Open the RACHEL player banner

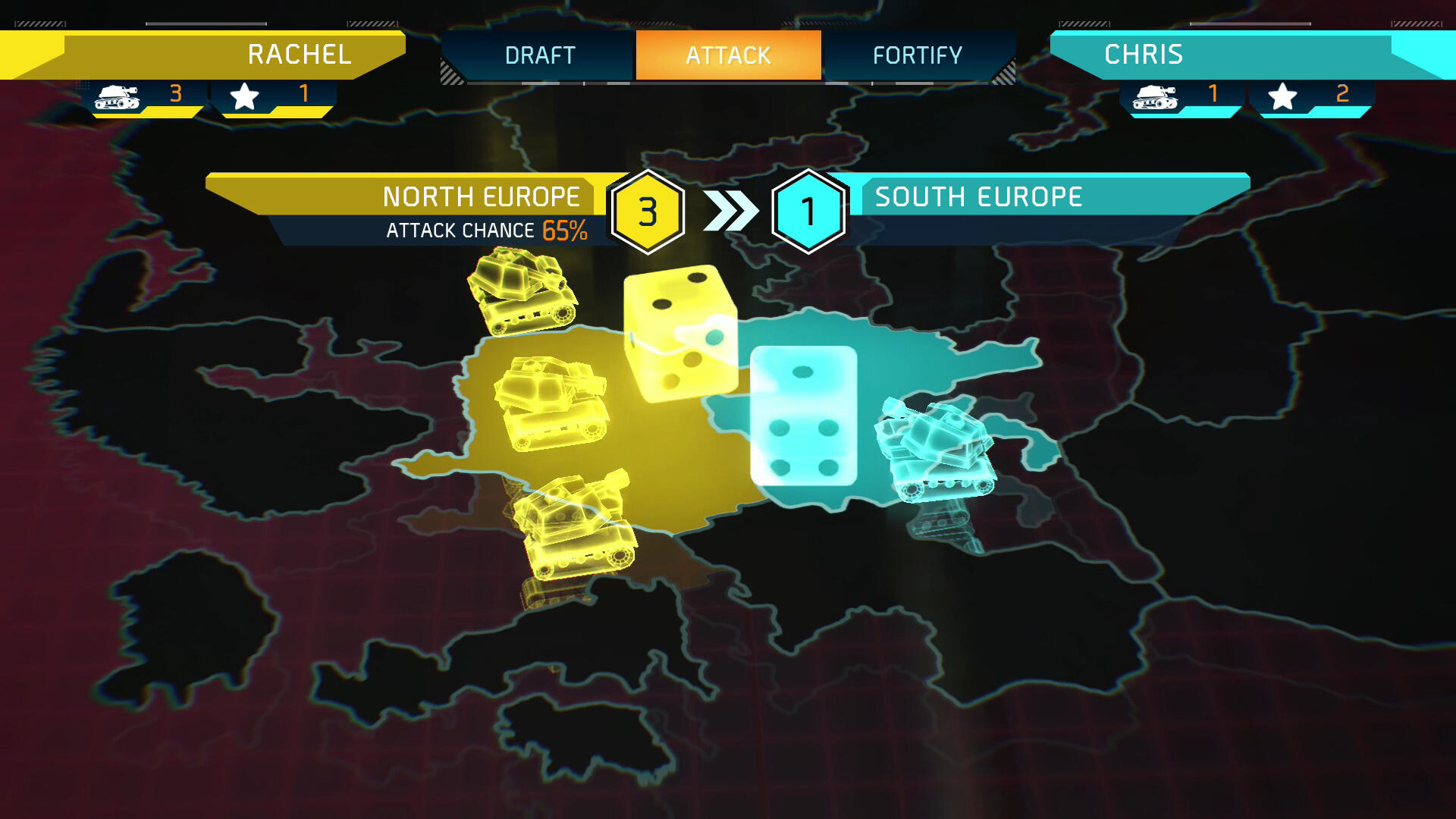(298, 55)
